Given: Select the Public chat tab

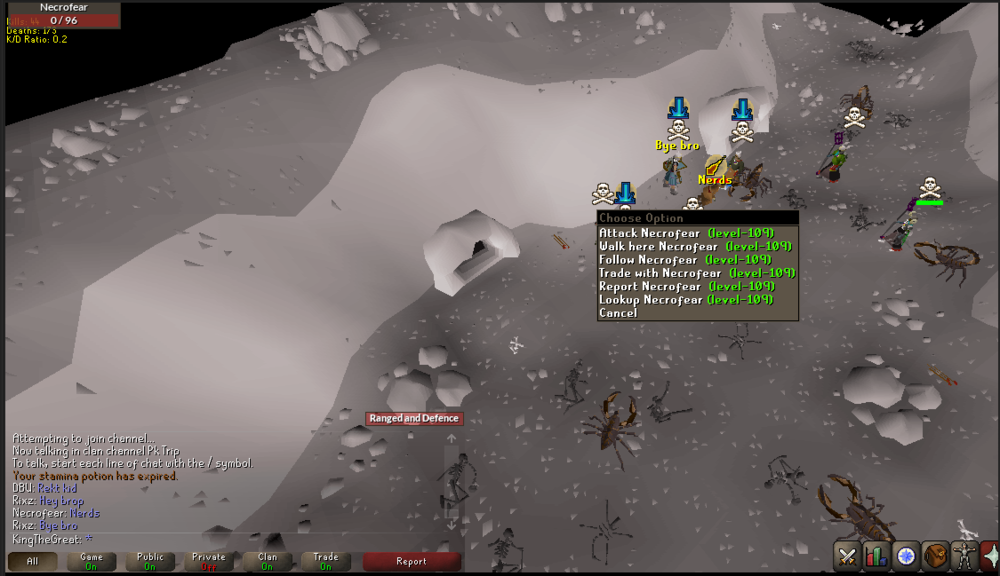Looking at the screenshot, I should click(150, 561).
